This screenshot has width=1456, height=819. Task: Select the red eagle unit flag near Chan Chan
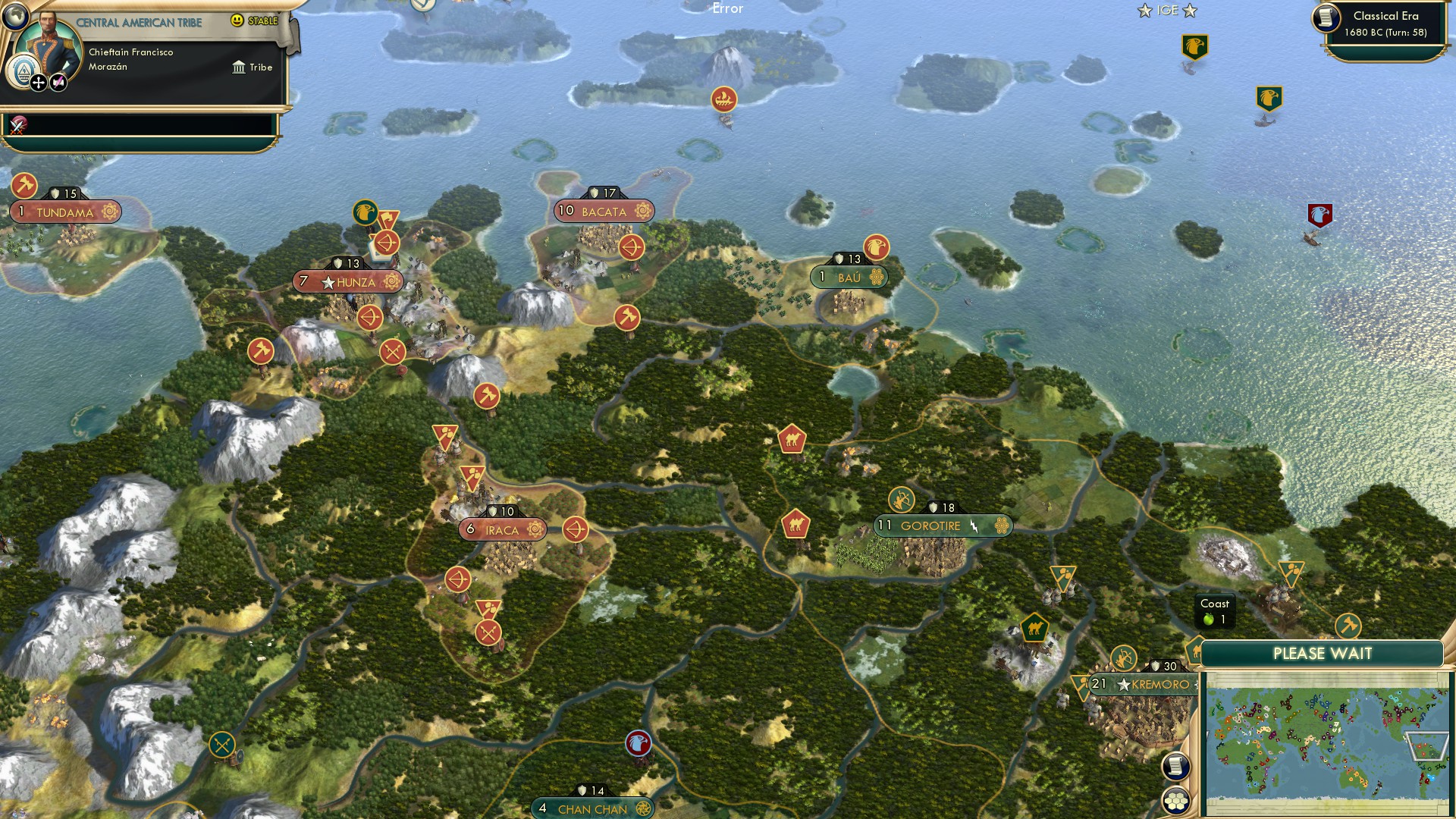pyautogui.click(x=637, y=745)
